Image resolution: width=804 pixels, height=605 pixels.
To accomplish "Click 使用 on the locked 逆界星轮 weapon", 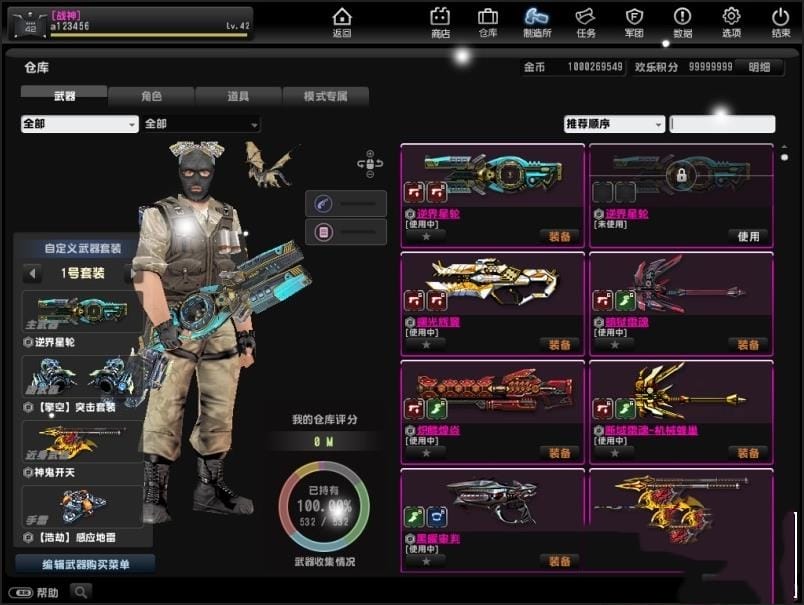I will pos(748,237).
